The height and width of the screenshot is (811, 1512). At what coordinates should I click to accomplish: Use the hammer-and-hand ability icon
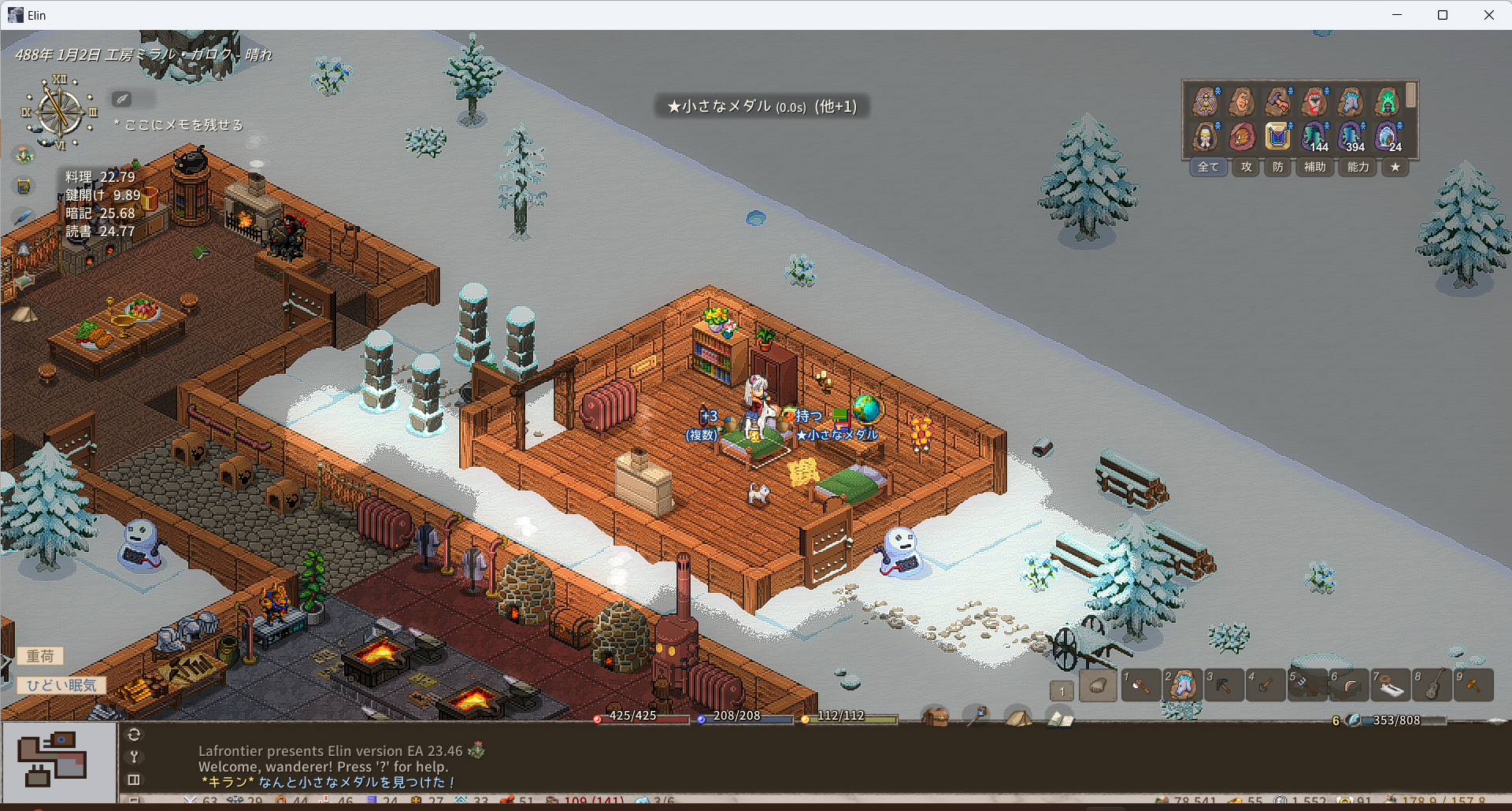(1277, 102)
